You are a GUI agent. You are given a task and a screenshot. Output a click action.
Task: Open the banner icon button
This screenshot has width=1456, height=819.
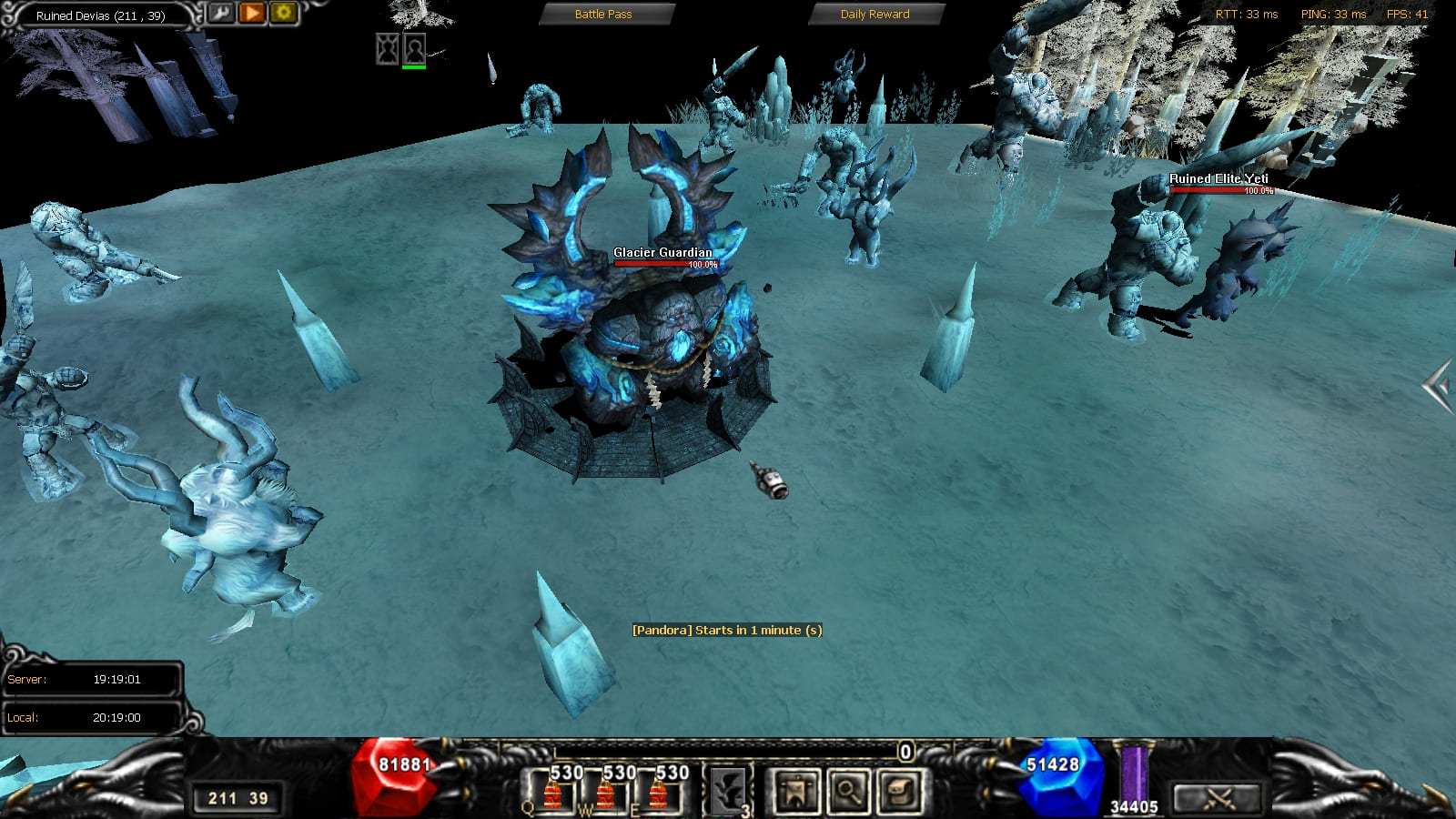[x=795, y=791]
